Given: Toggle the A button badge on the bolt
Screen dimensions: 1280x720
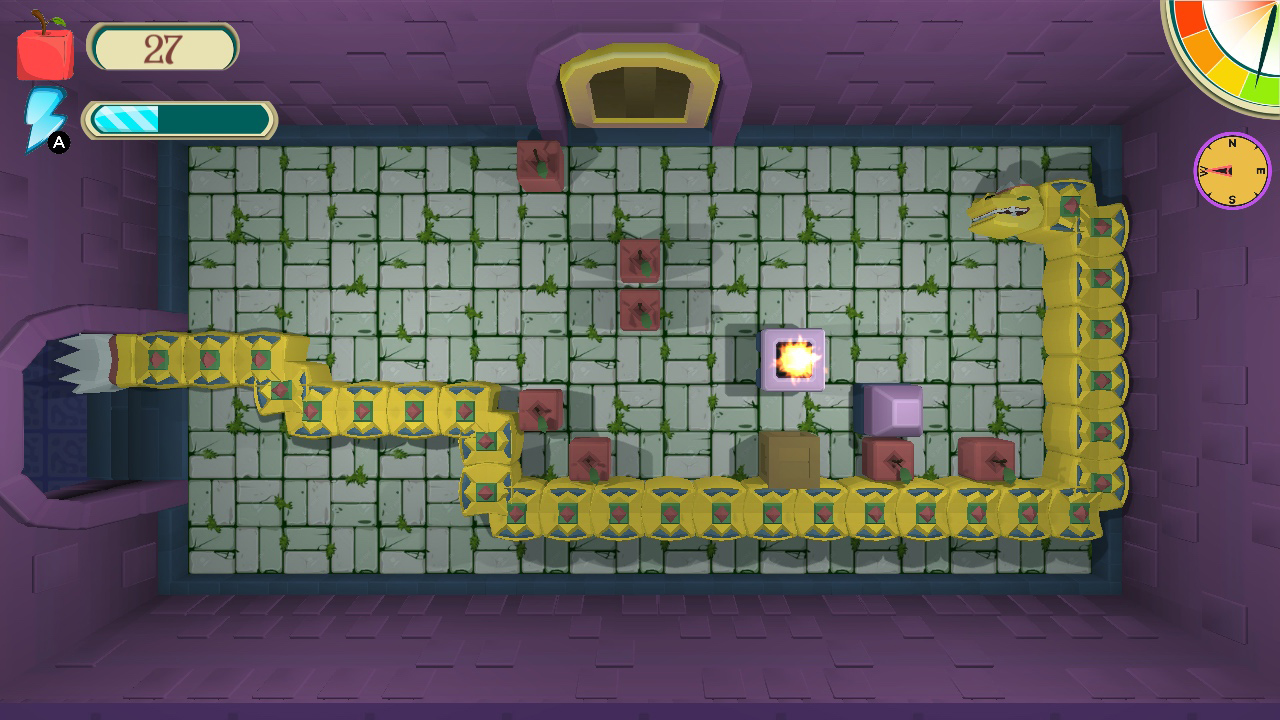Looking at the screenshot, I should pyautogui.click(x=60, y=142).
